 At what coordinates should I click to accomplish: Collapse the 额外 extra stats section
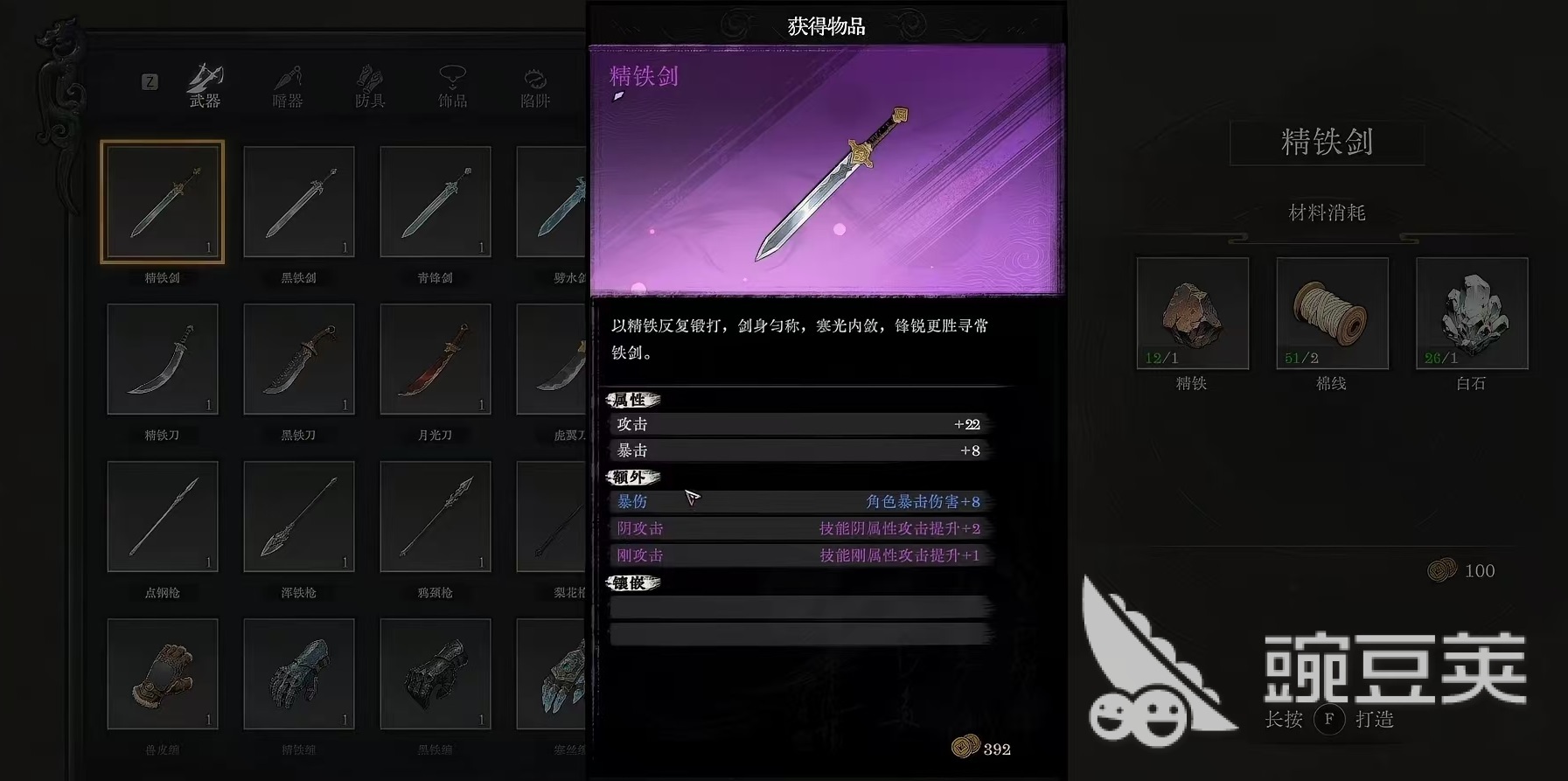[632, 478]
